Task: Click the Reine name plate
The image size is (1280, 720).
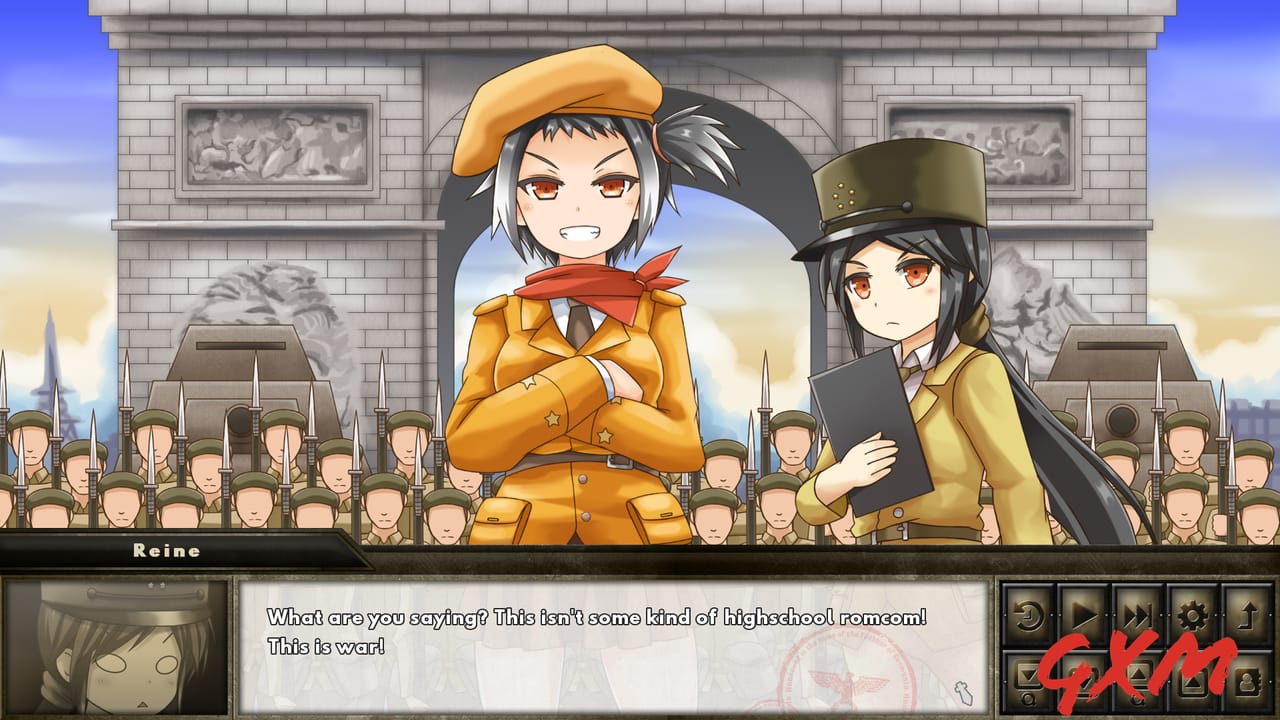Action: [x=165, y=549]
